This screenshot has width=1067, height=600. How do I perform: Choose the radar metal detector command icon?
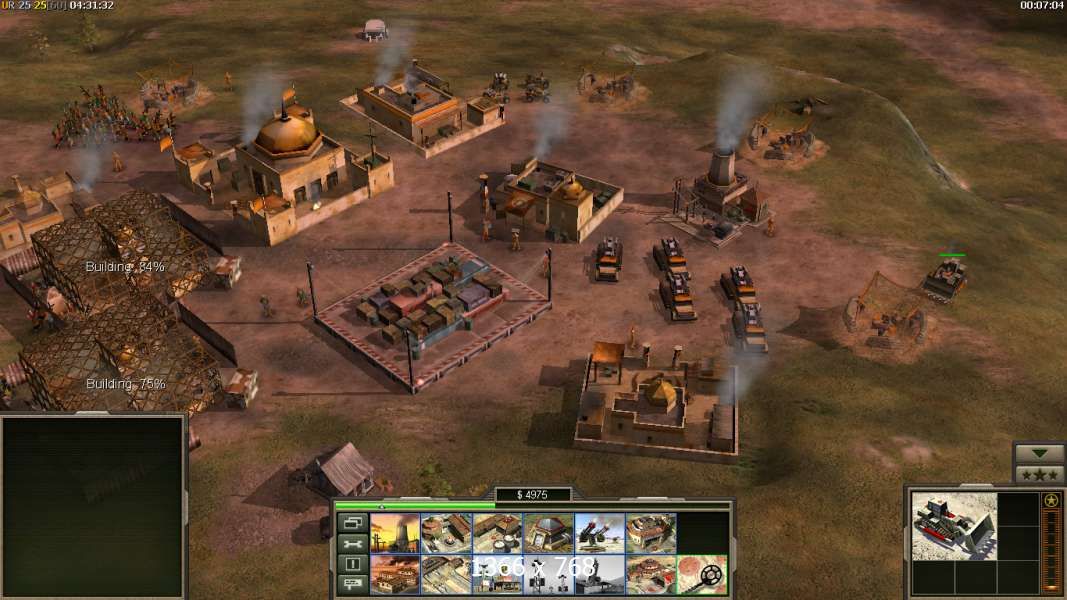[x=701, y=574]
